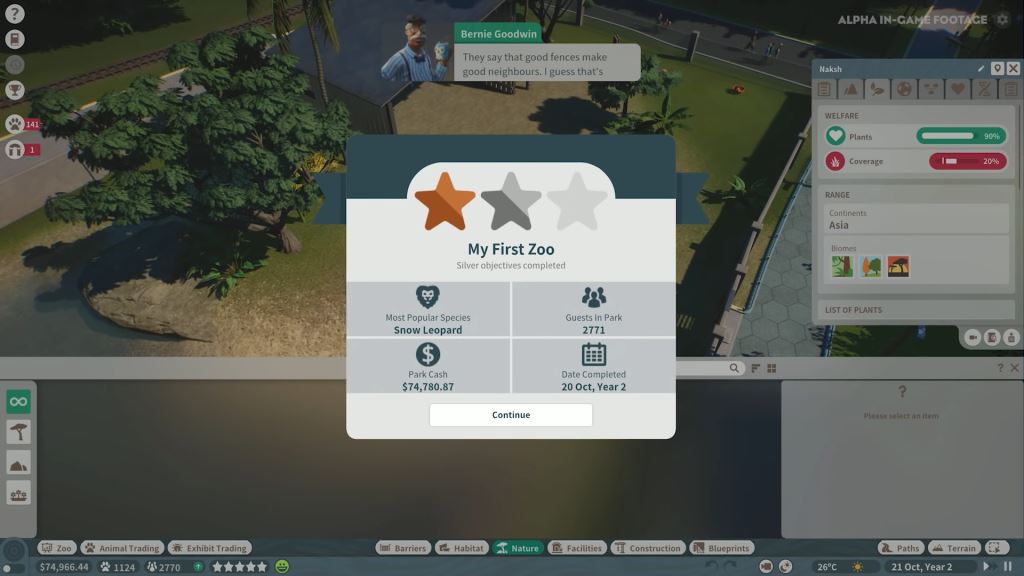Close the Naksh info panel
Screen dimensions: 1024x576
[x=1013, y=68]
